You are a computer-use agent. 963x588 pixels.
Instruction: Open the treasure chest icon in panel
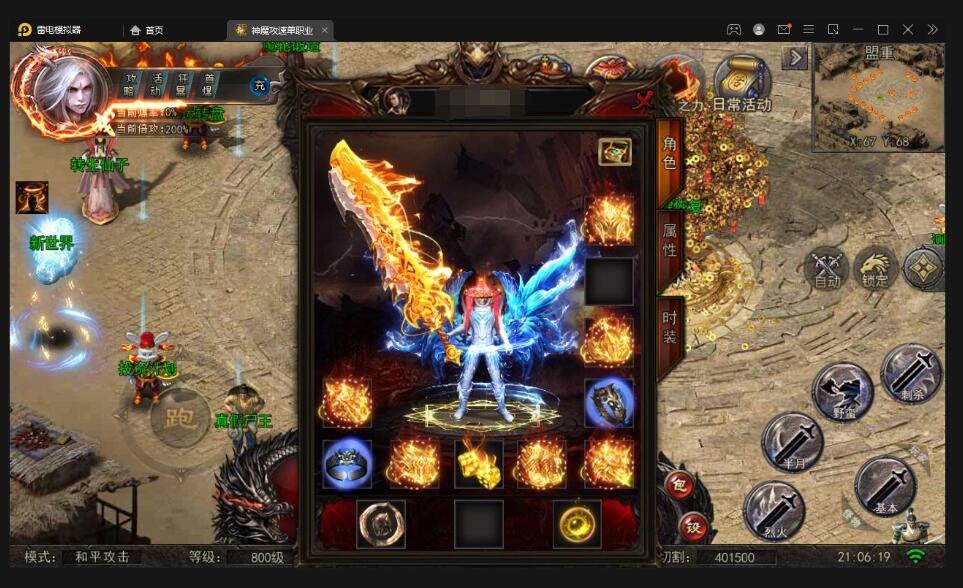pyautogui.click(x=615, y=152)
